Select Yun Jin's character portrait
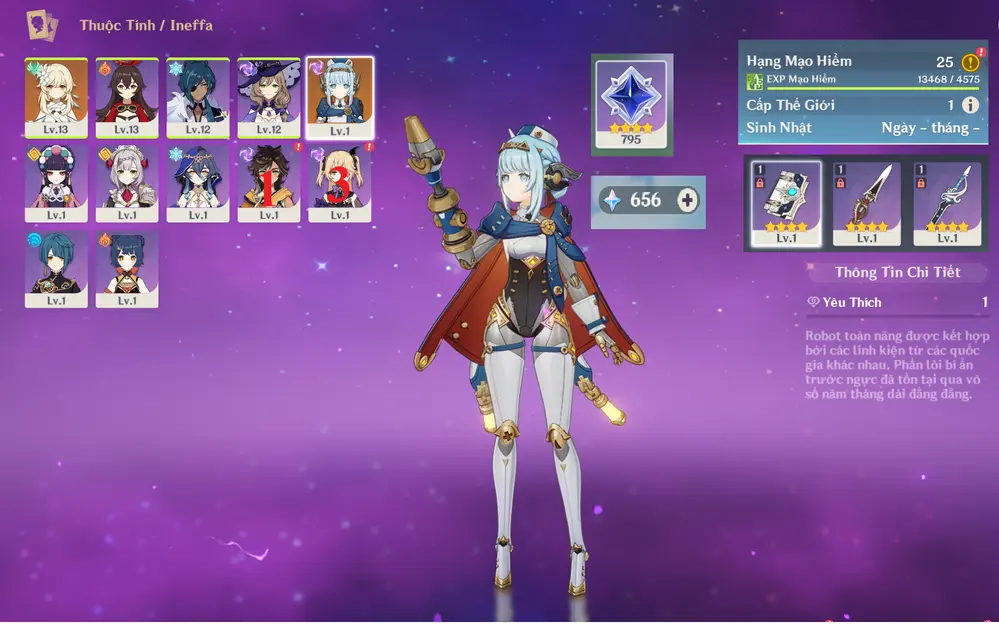Viewport: 999px width, 624px height. (x=56, y=182)
